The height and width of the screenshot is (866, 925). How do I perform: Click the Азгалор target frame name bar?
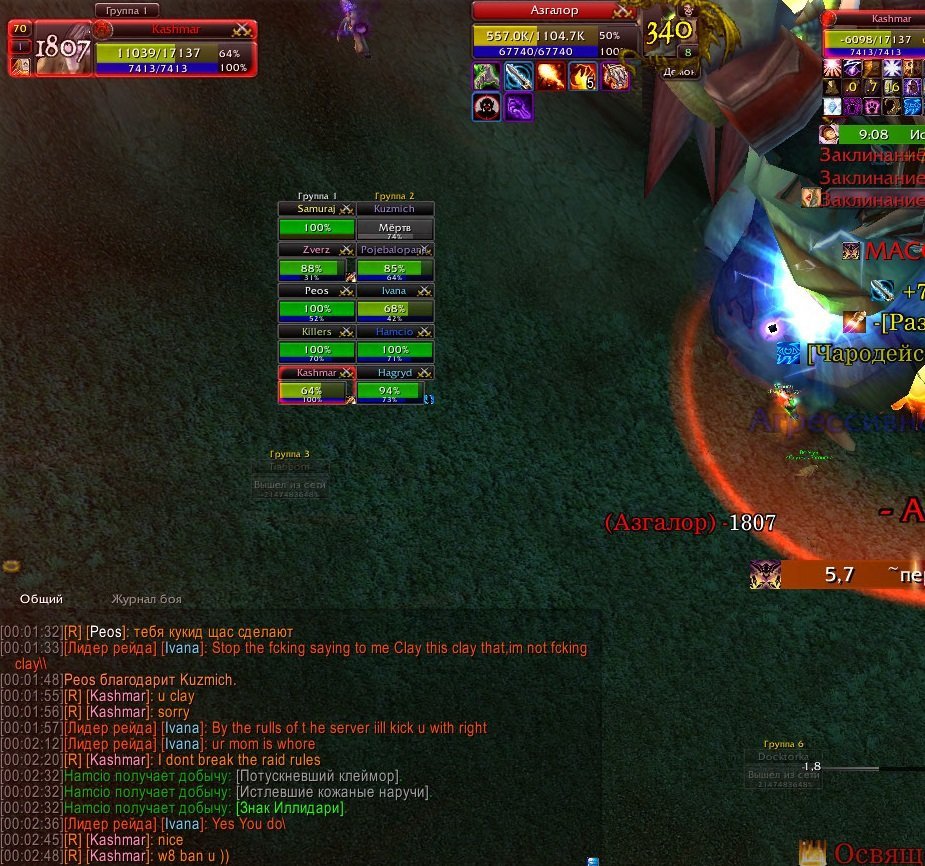pos(554,11)
